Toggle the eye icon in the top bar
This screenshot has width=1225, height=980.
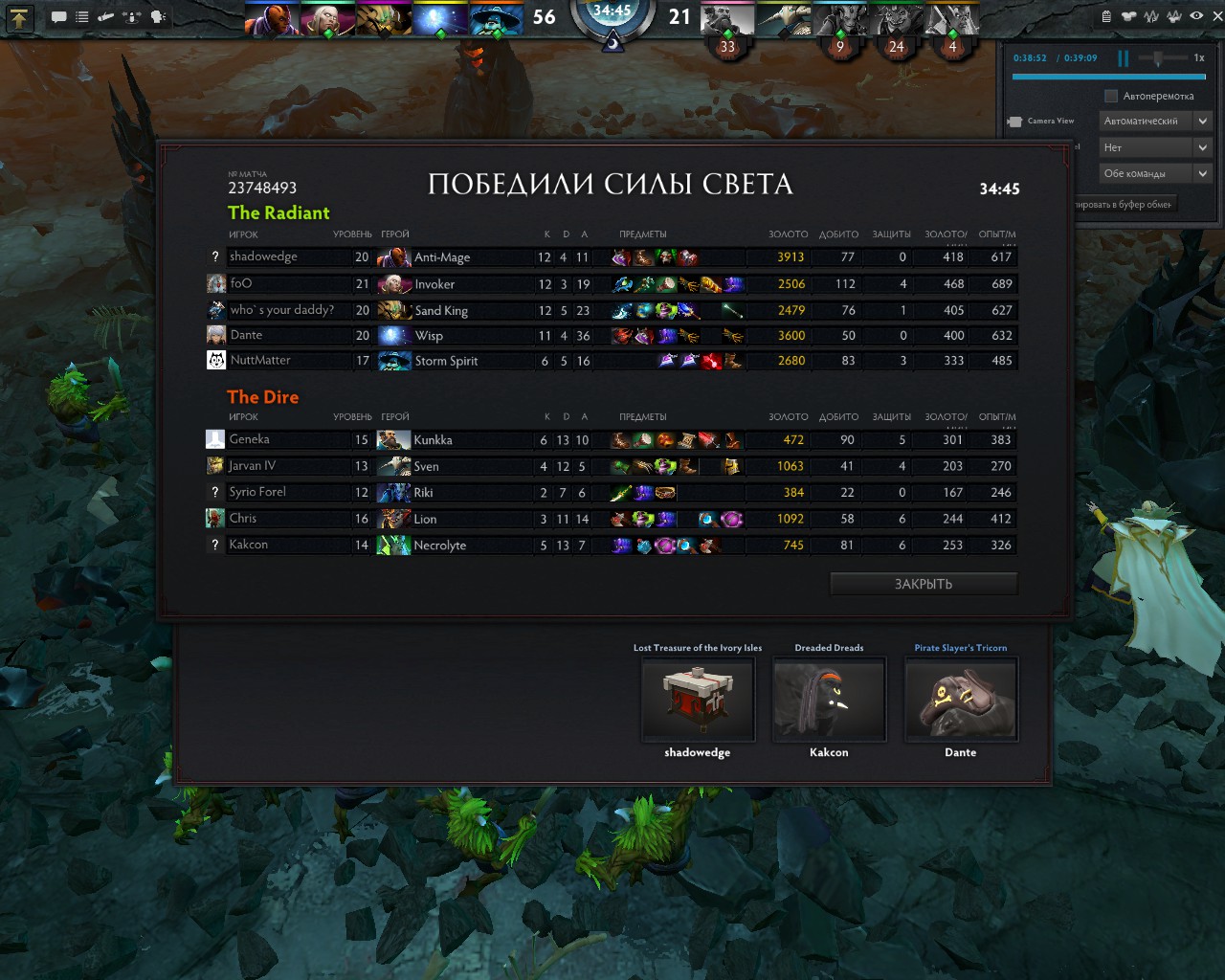[x=1196, y=16]
